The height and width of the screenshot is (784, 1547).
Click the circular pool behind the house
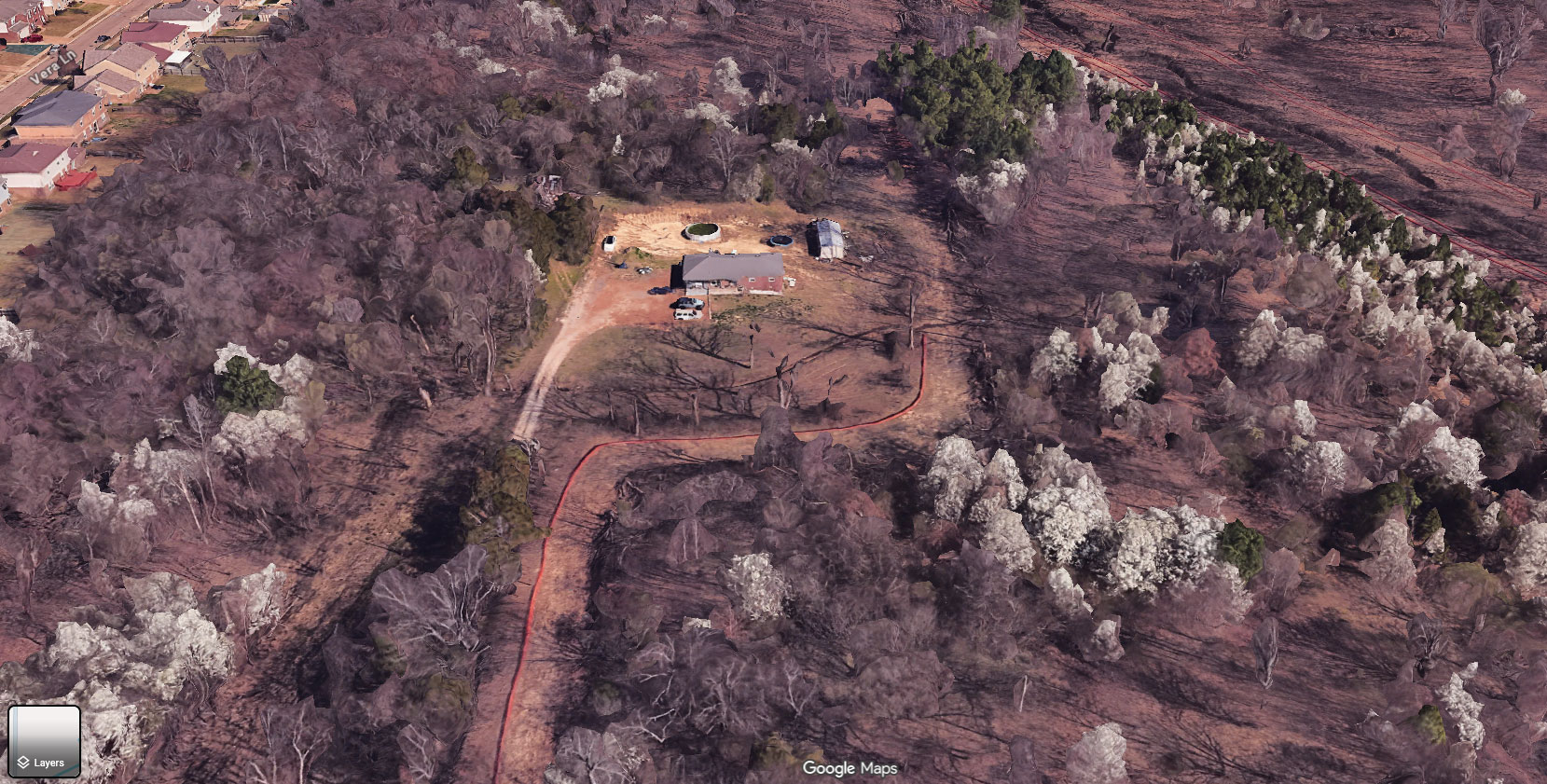702,231
